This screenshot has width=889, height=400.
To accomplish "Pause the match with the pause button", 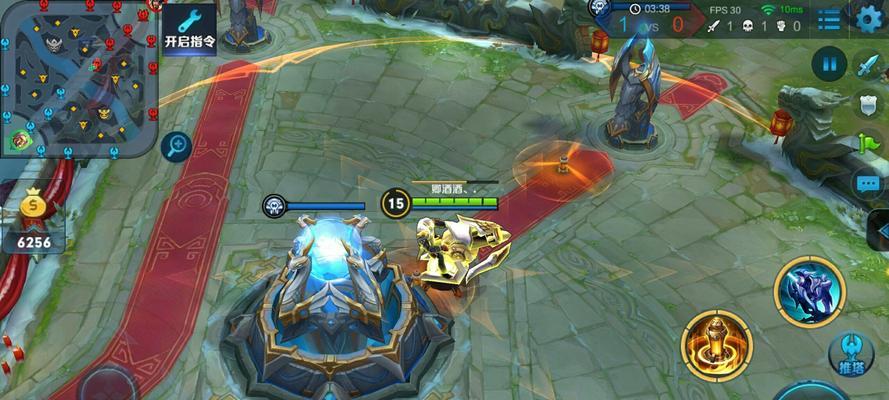I will 829,65.
